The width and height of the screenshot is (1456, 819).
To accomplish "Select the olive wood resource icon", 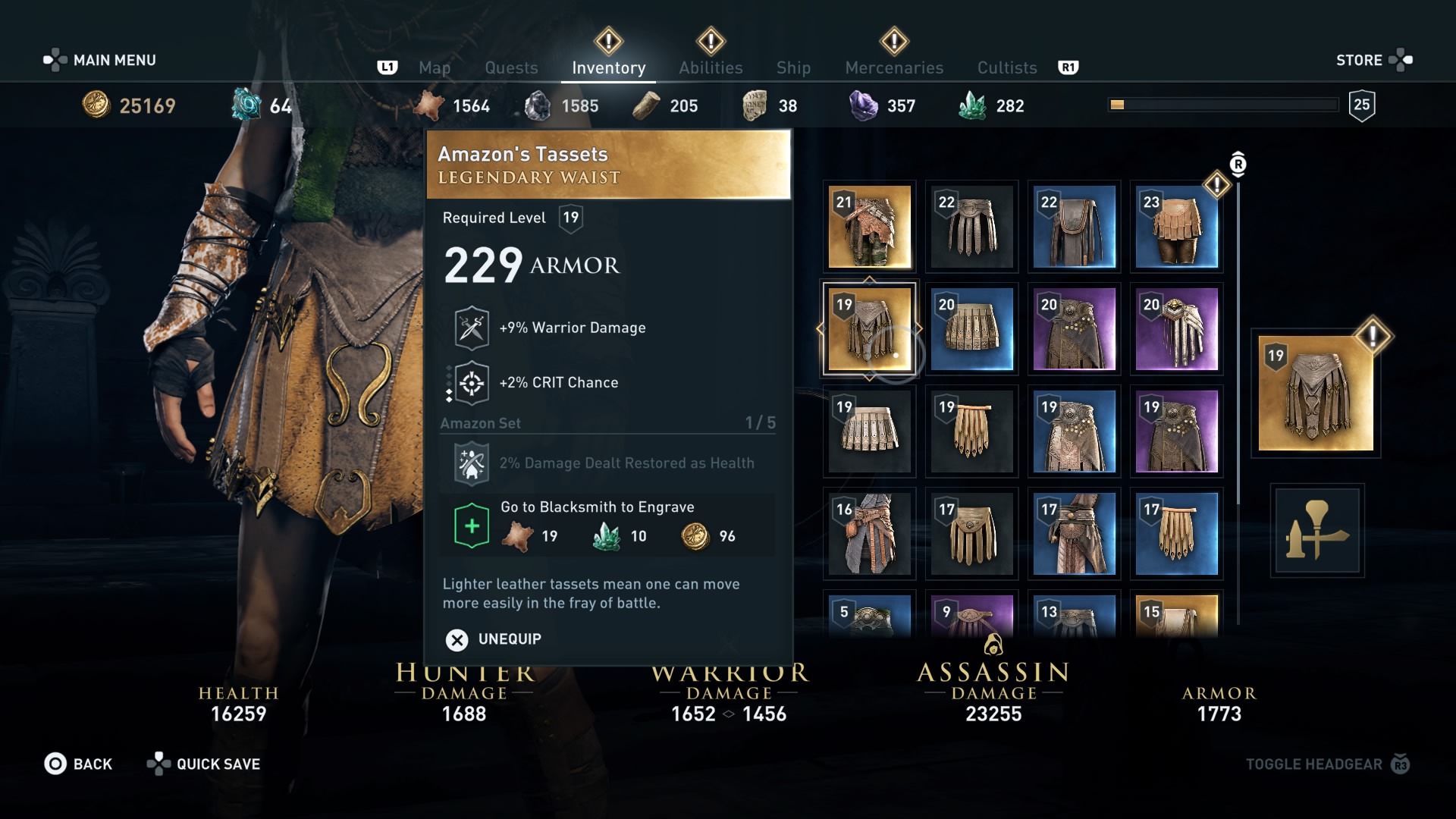I will click(645, 105).
